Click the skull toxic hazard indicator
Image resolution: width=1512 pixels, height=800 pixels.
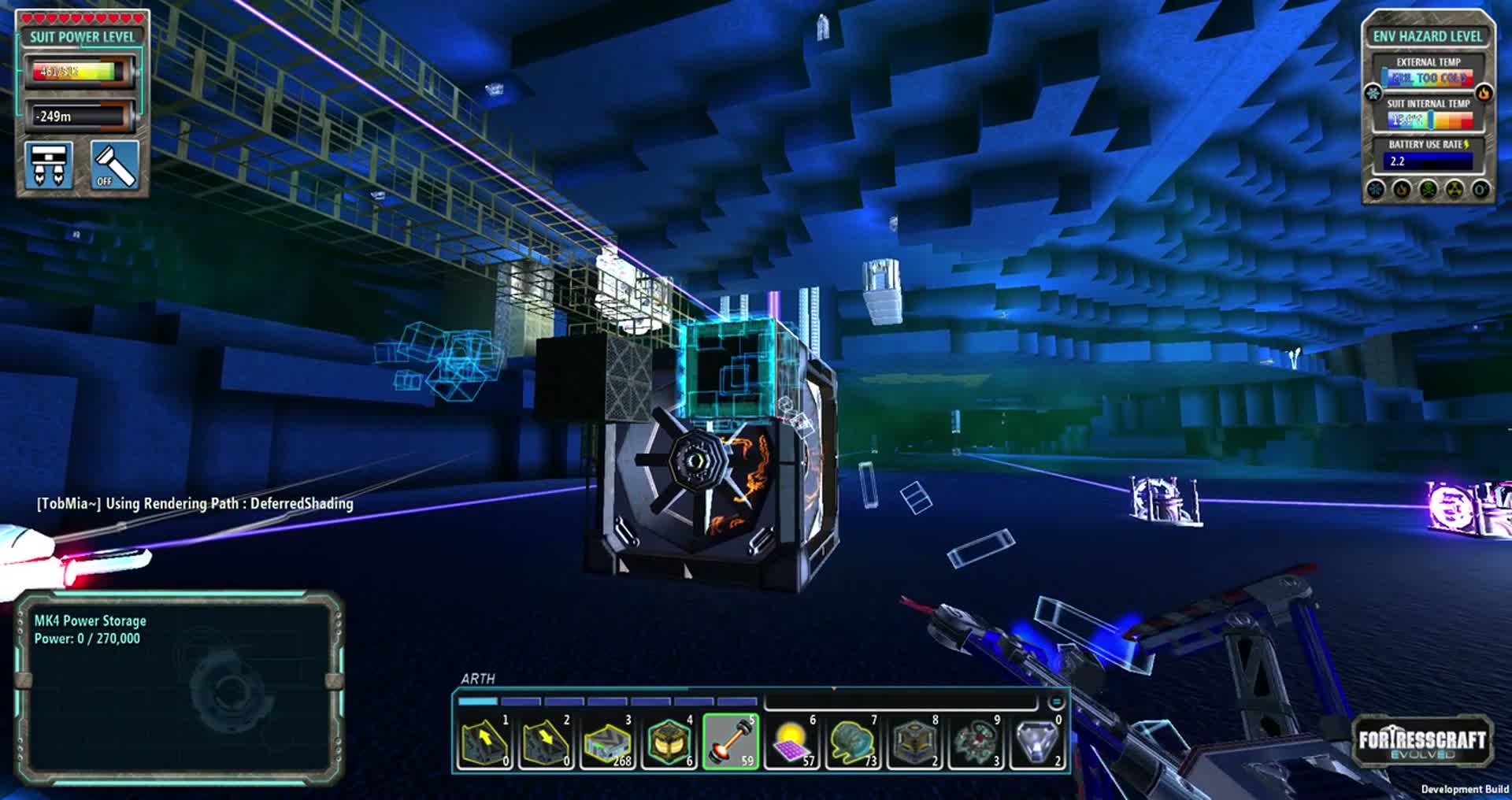click(x=1429, y=190)
